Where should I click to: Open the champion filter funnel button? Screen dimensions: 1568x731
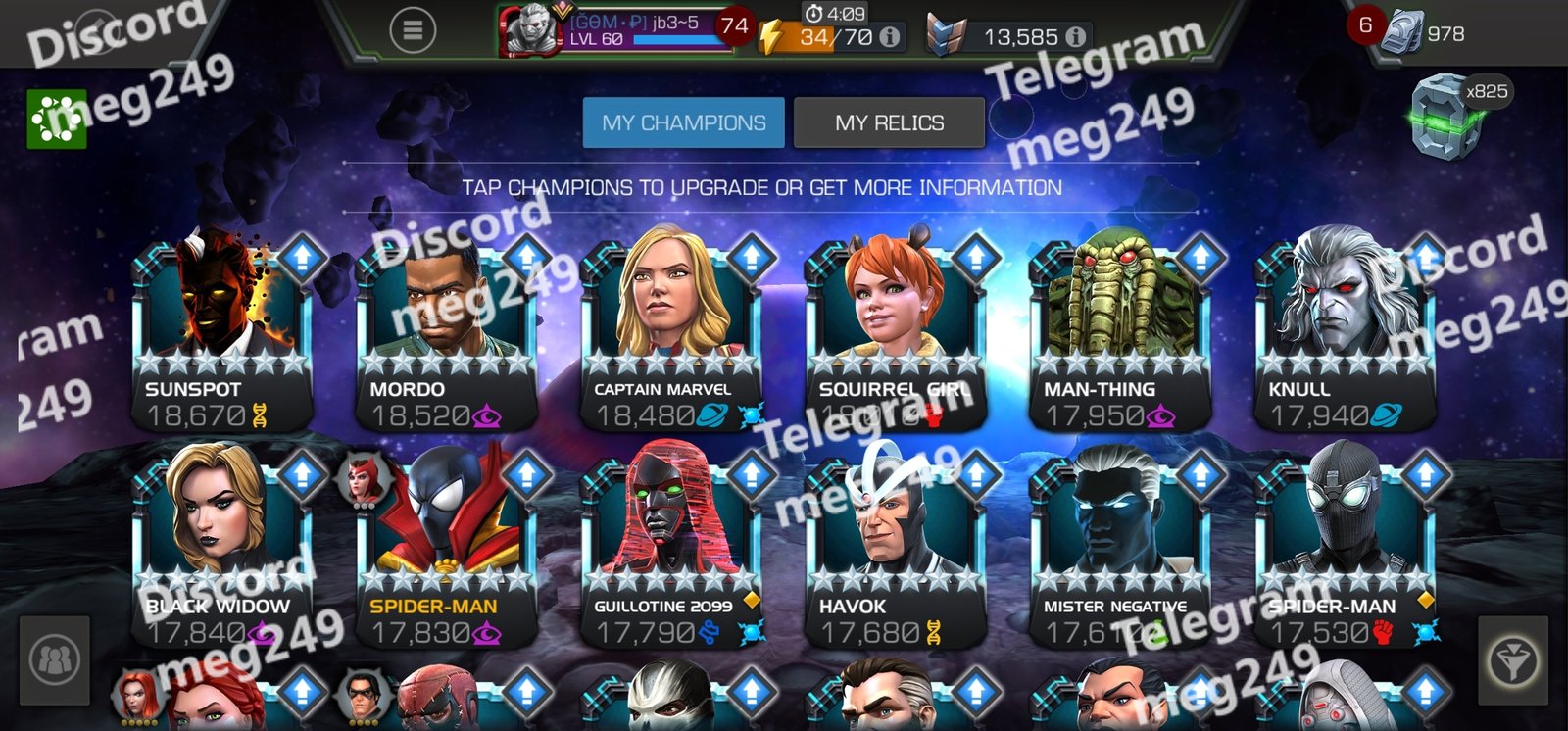[x=1513, y=661]
